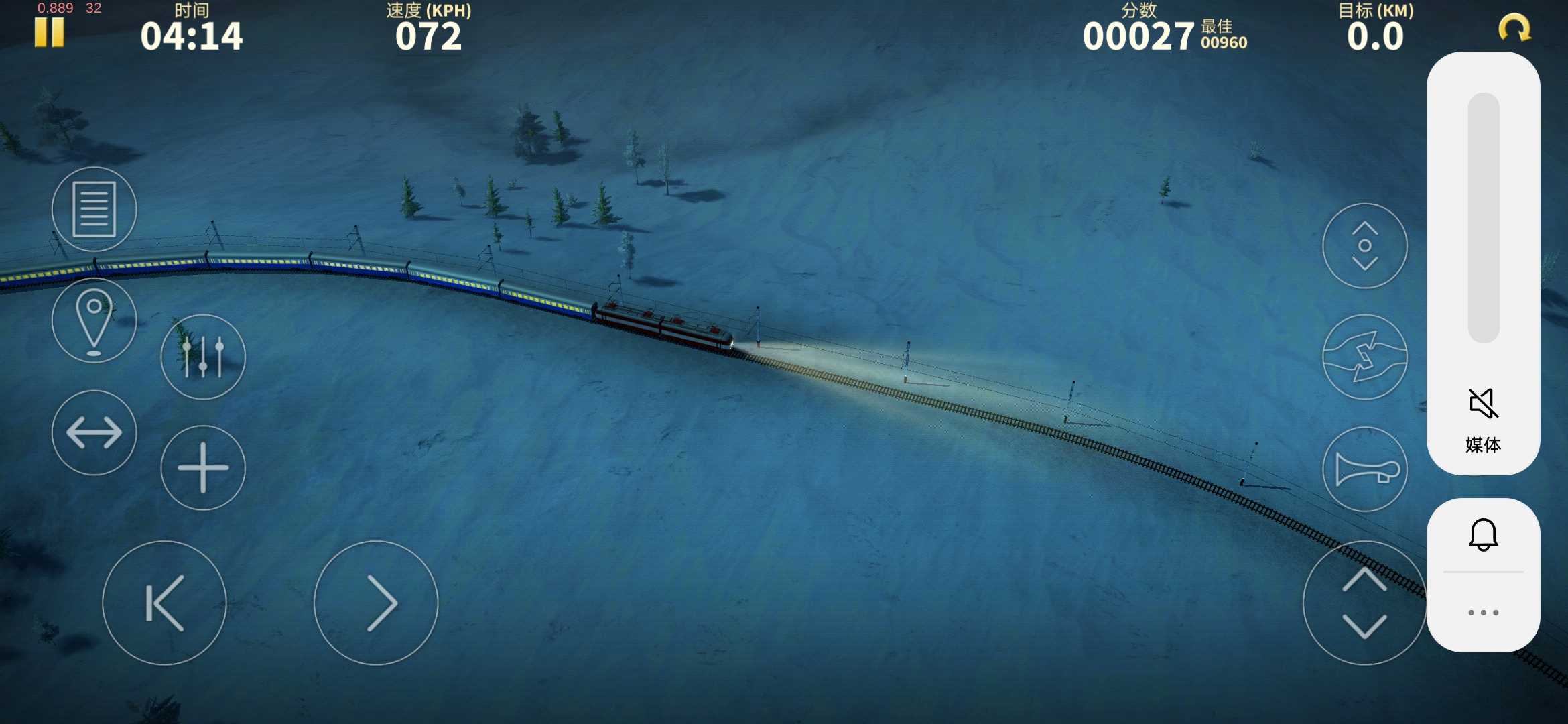Select the skip-back arrow button
Image resolution: width=1568 pixels, height=724 pixels.
click(x=164, y=603)
